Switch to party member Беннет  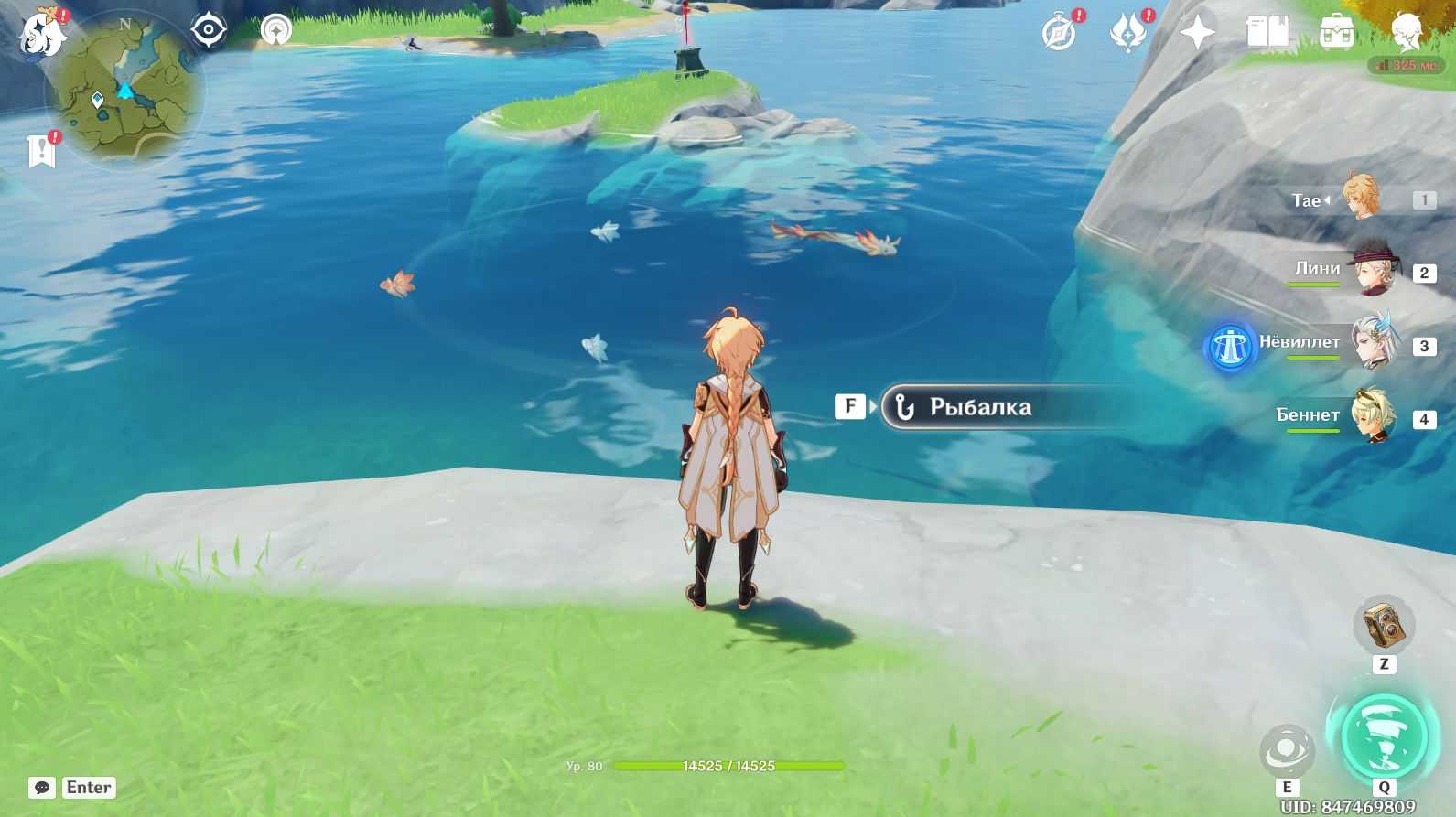click(1371, 416)
